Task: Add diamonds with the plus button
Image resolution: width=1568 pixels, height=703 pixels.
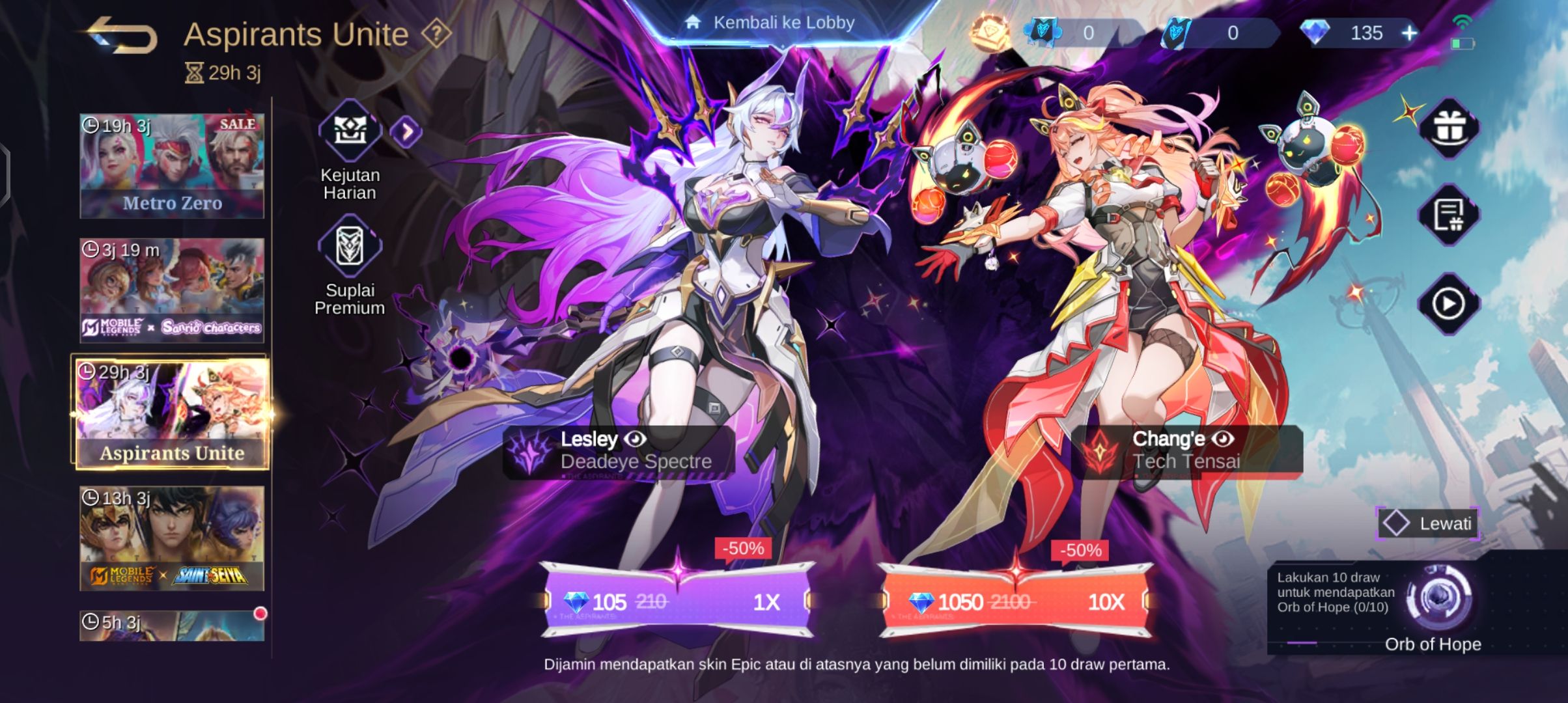Action: click(x=1410, y=33)
